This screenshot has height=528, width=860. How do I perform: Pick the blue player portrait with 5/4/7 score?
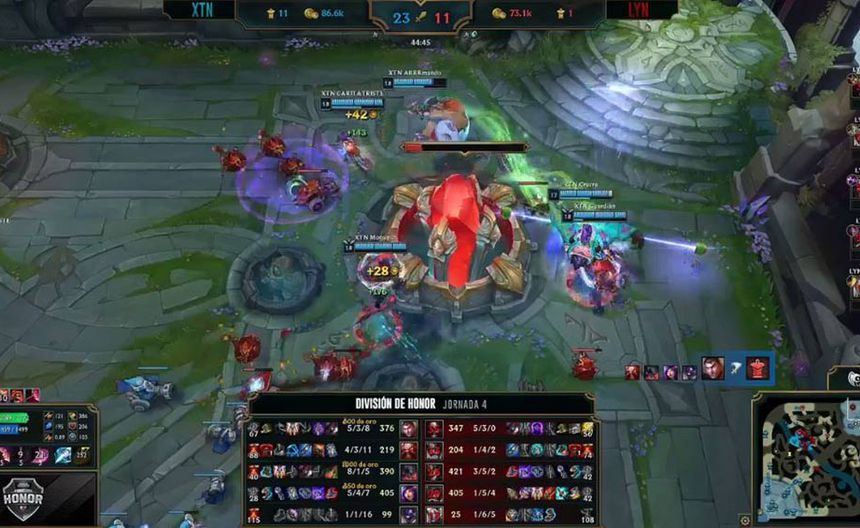click(x=409, y=493)
